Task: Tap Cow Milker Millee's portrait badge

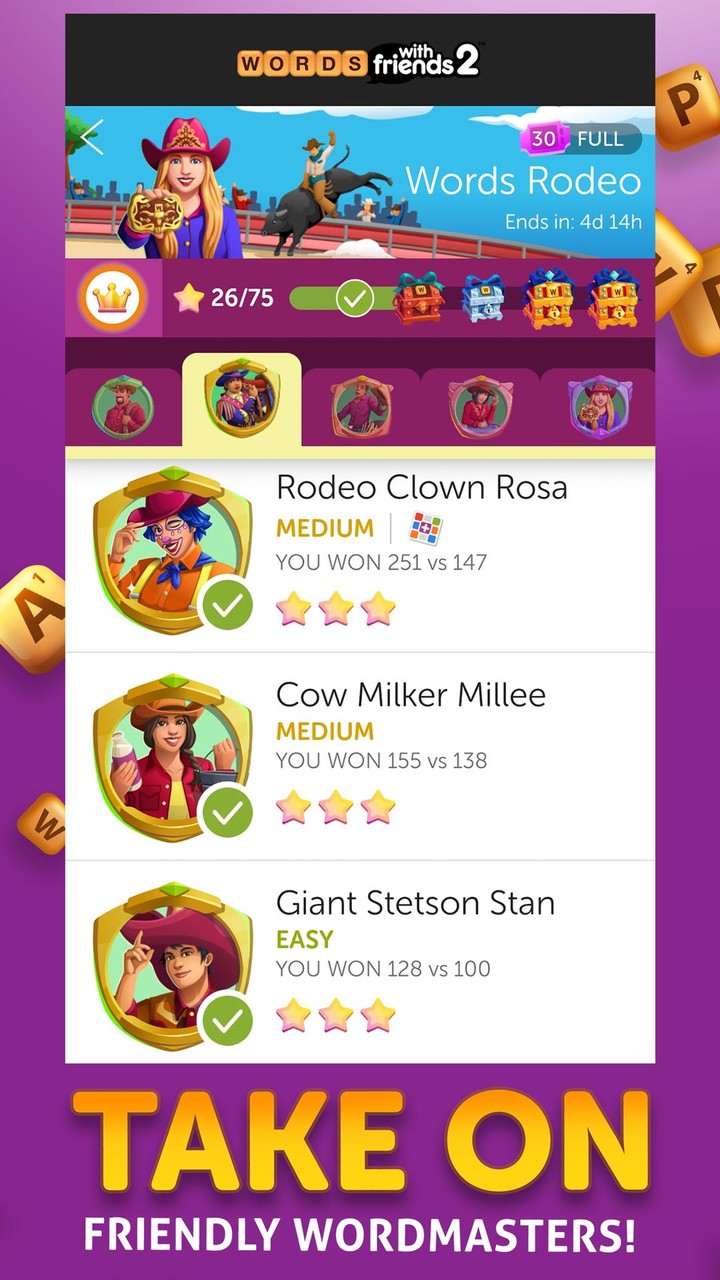Action: (x=172, y=756)
